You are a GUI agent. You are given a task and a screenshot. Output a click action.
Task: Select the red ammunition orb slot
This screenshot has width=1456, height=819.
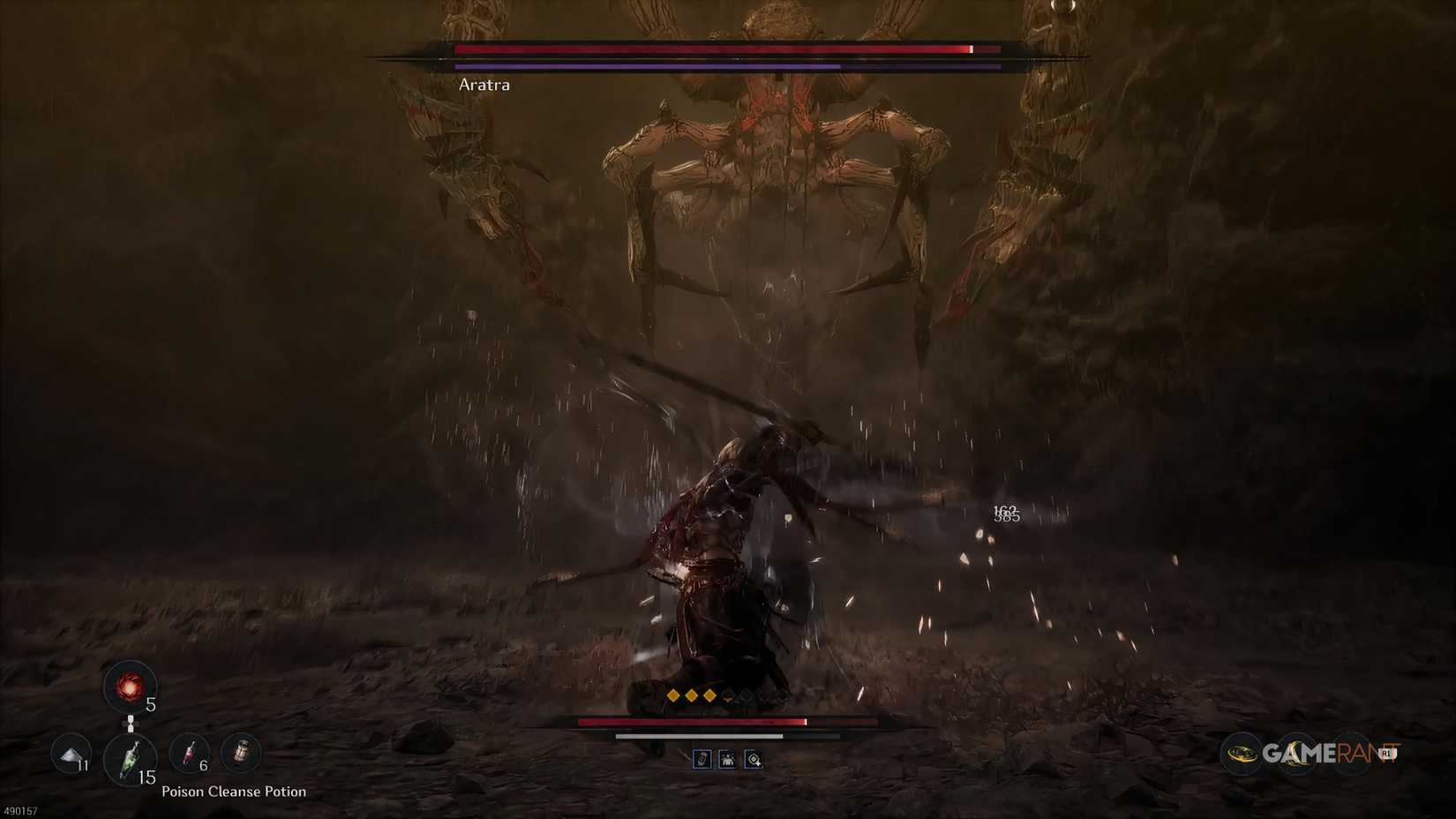131,687
